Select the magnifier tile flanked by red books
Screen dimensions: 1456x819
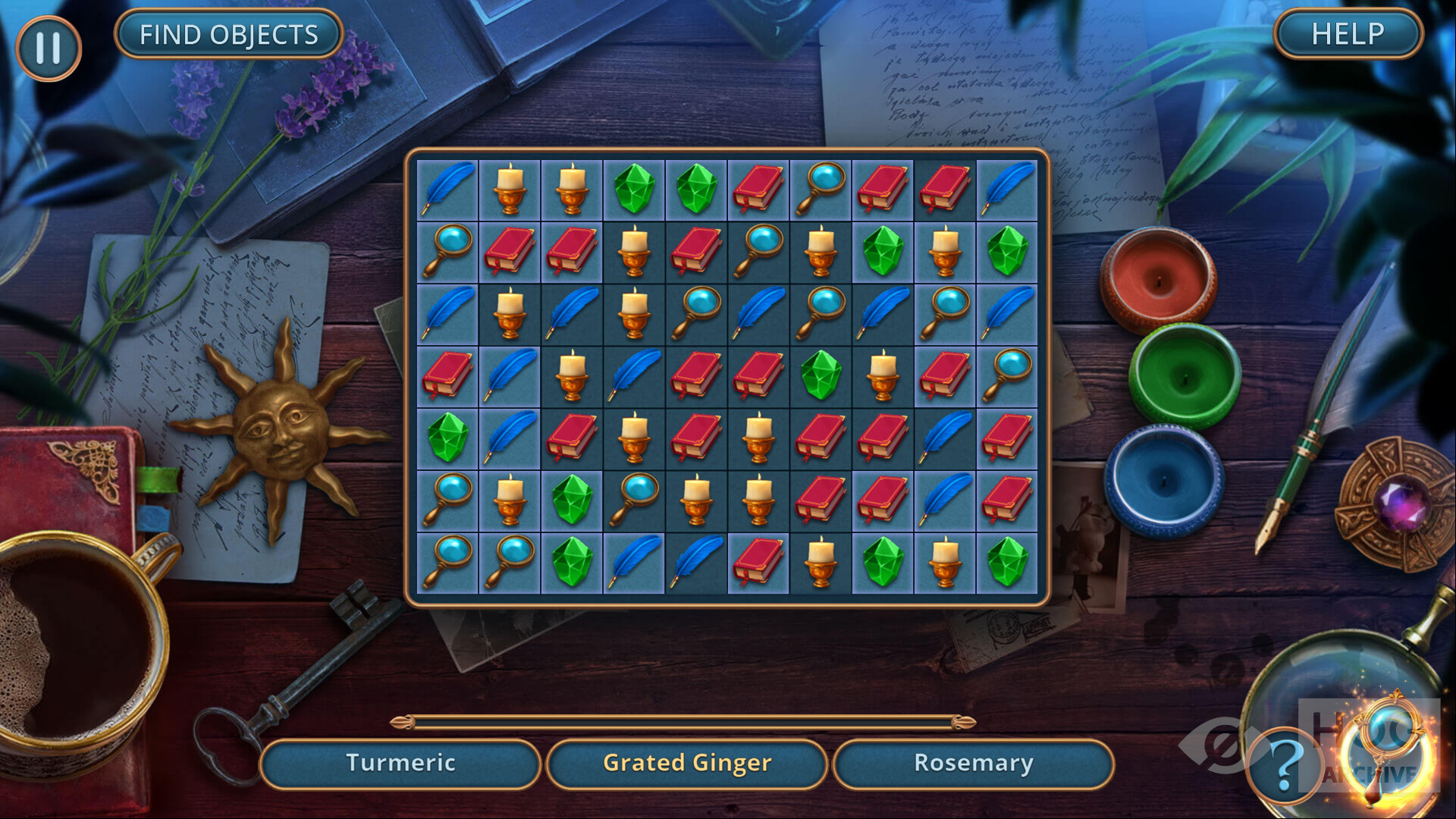(821, 190)
